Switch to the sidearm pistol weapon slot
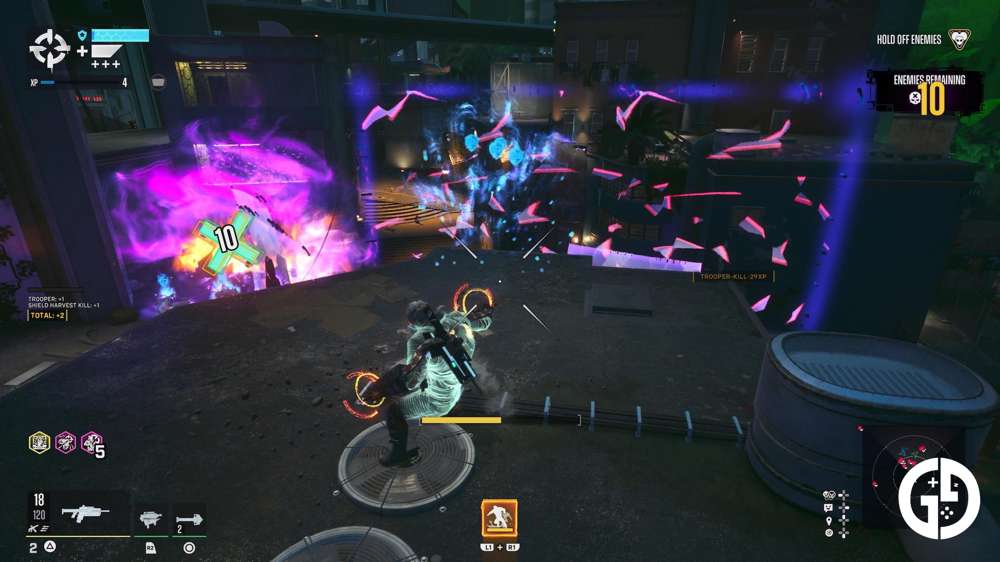 (x=151, y=520)
